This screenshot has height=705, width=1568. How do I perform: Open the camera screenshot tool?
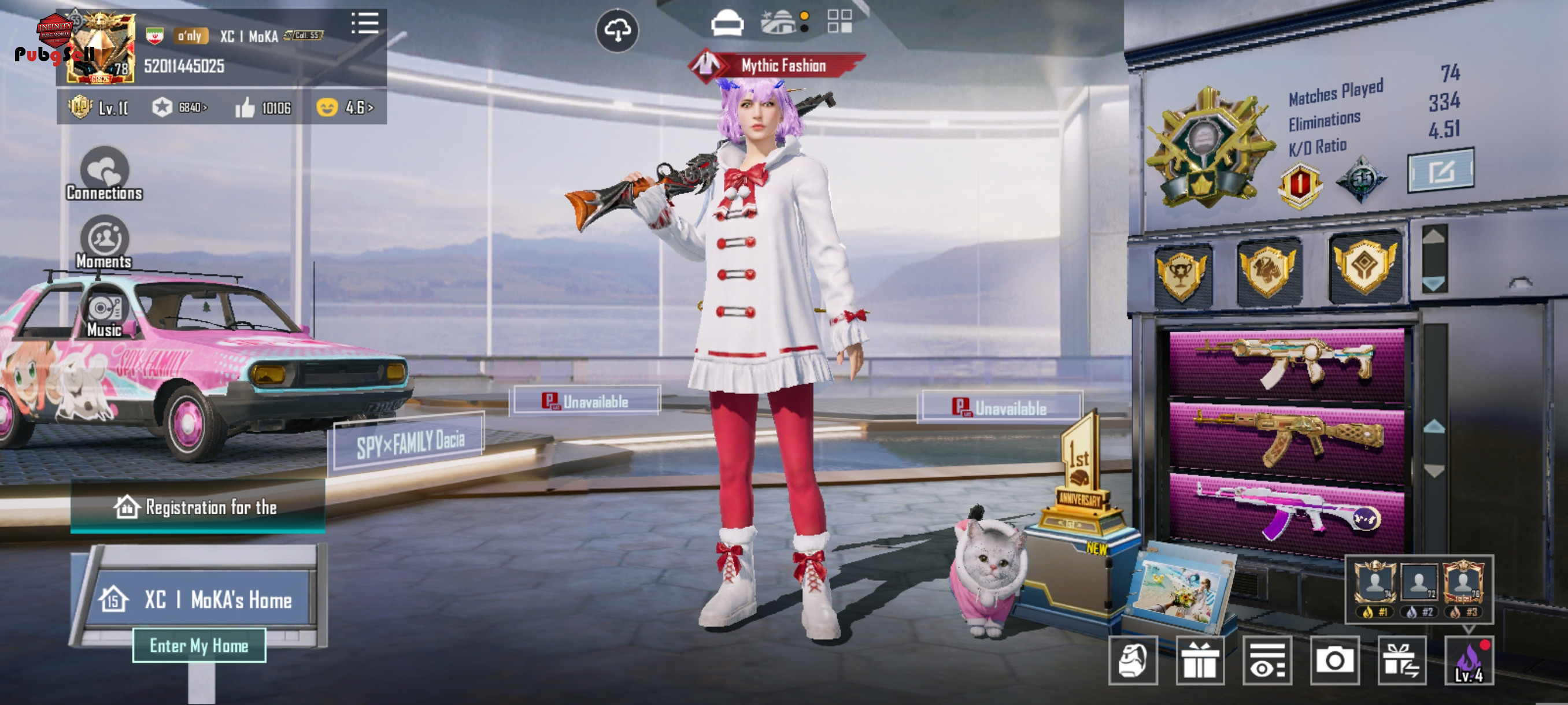[x=1334, y=661]
